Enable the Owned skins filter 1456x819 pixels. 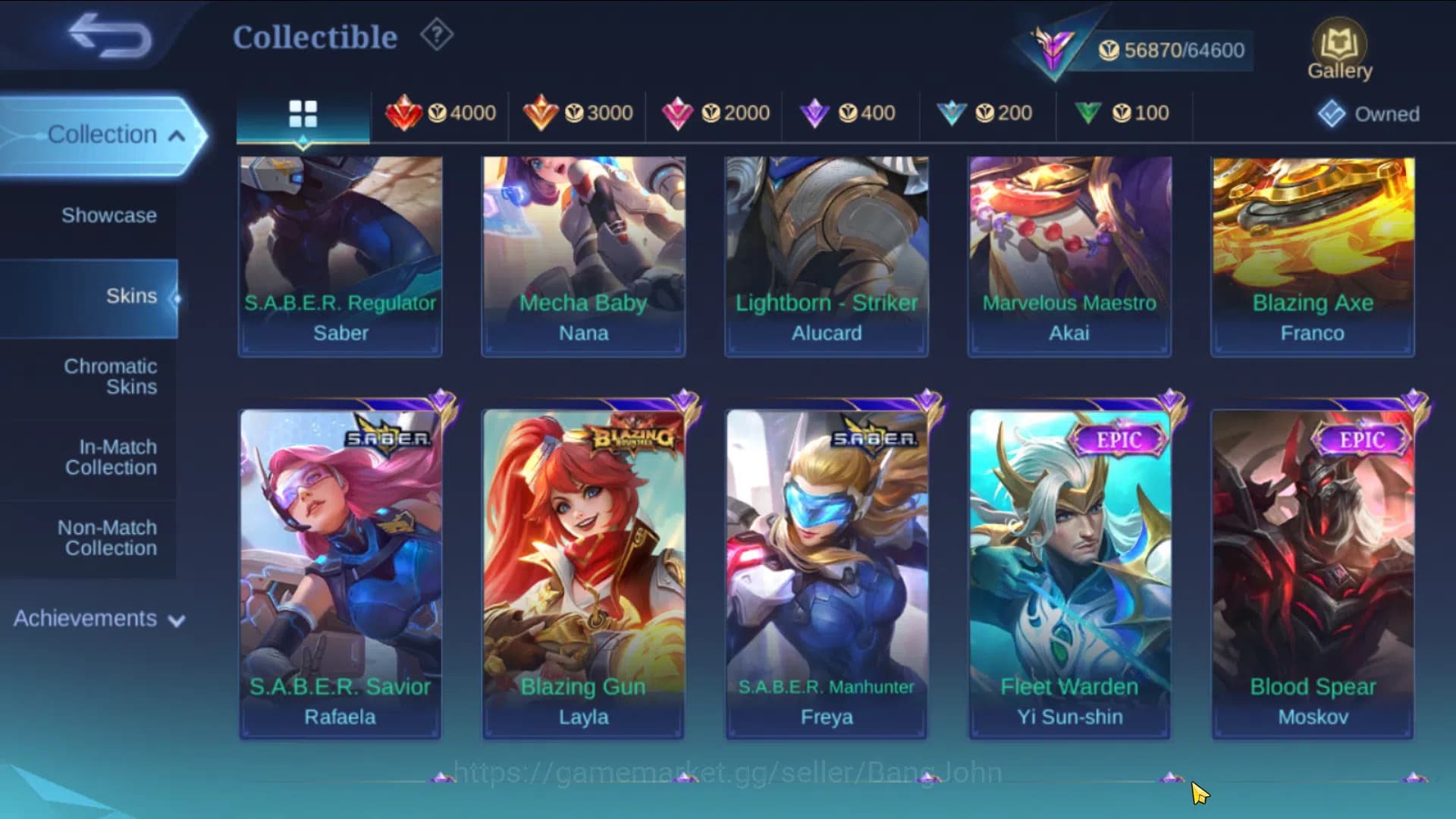point(1368,114)
